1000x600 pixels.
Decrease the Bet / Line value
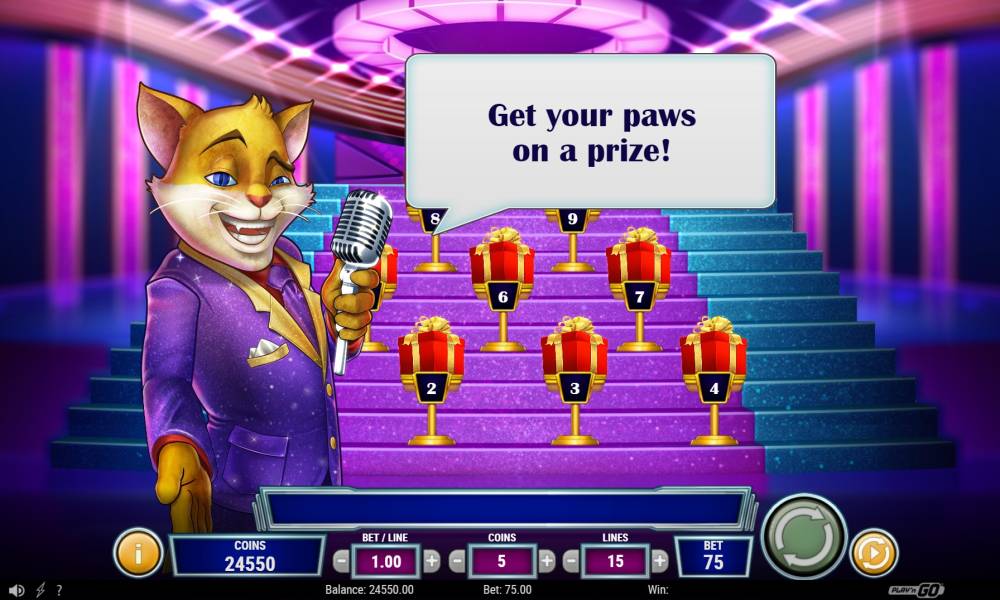click(x=342, y=561)
